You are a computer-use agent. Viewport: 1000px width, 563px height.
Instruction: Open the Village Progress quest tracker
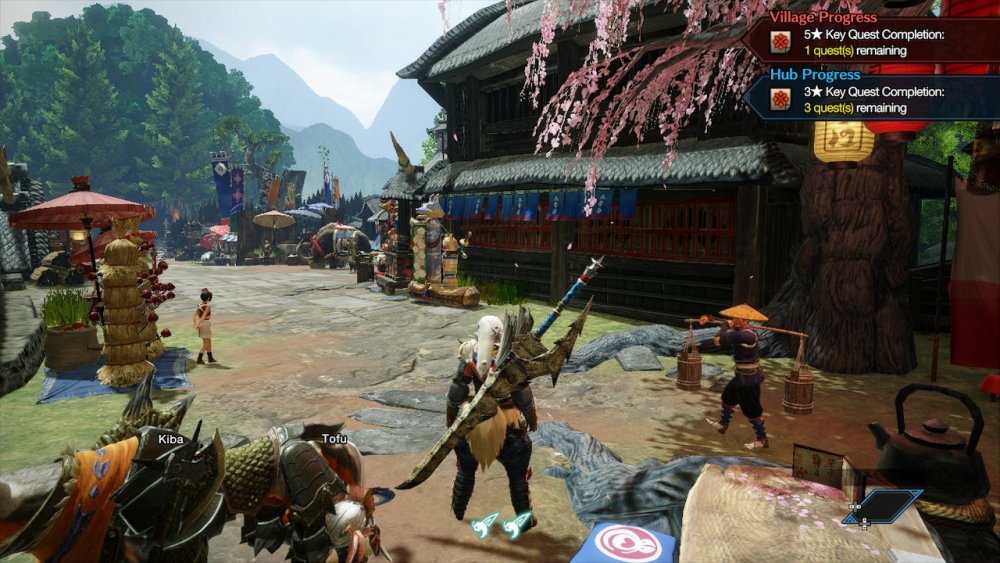click(x=823, y=17)
